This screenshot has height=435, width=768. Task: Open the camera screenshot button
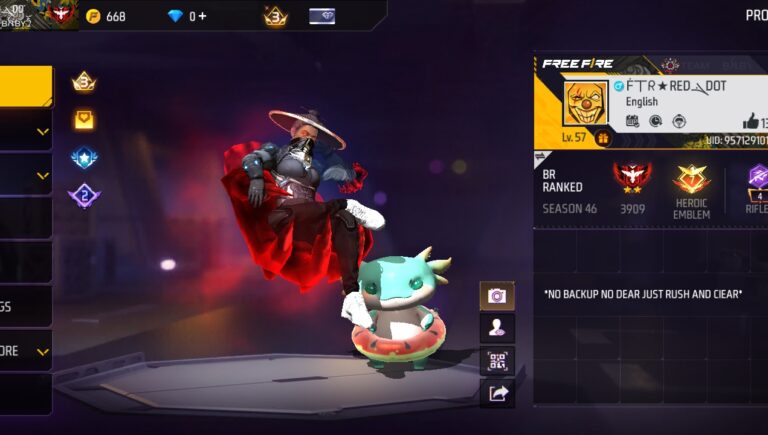[497, 296]
